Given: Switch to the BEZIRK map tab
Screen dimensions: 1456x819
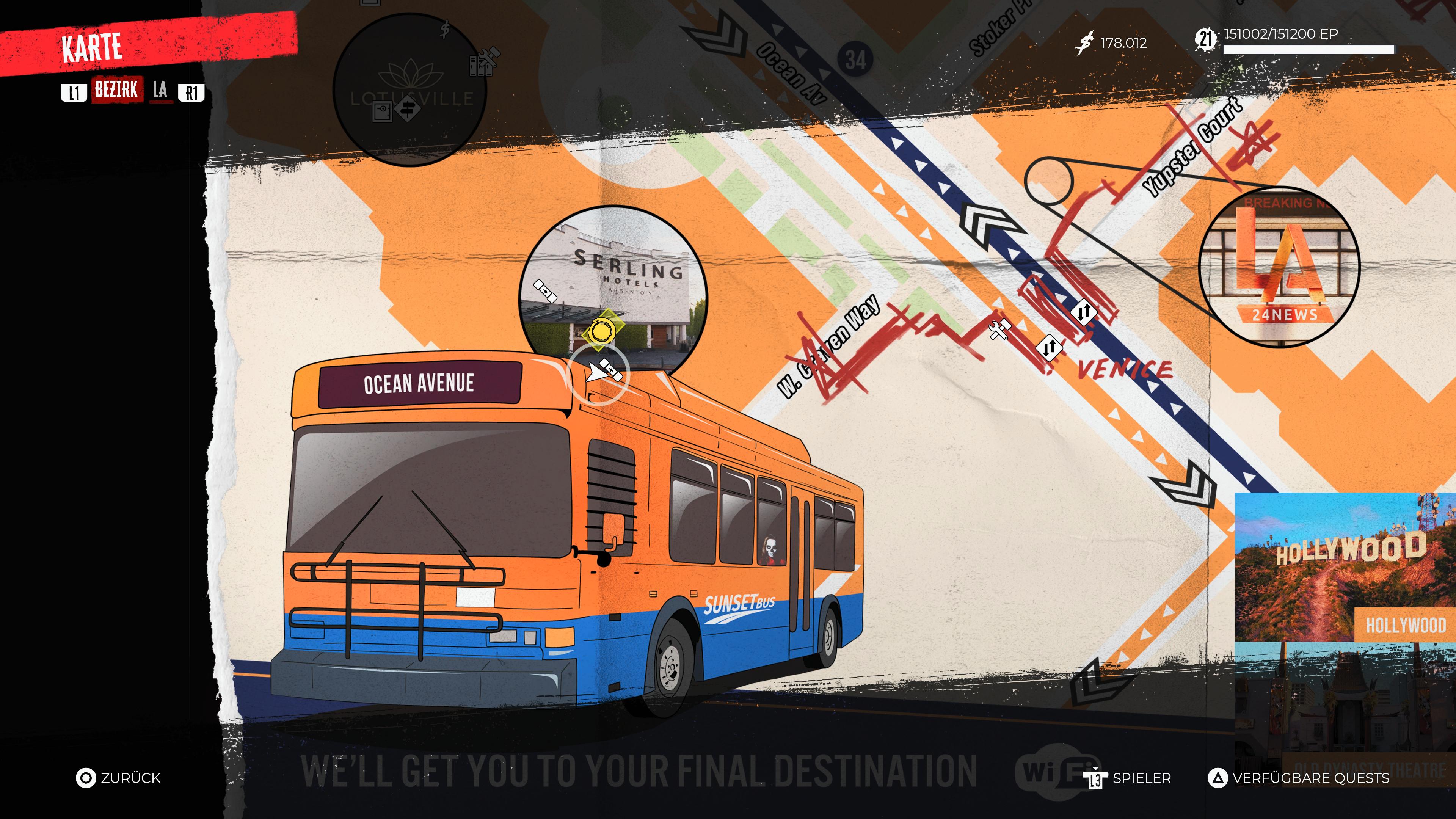Looking at the screenshot, I should click(116, 90).
